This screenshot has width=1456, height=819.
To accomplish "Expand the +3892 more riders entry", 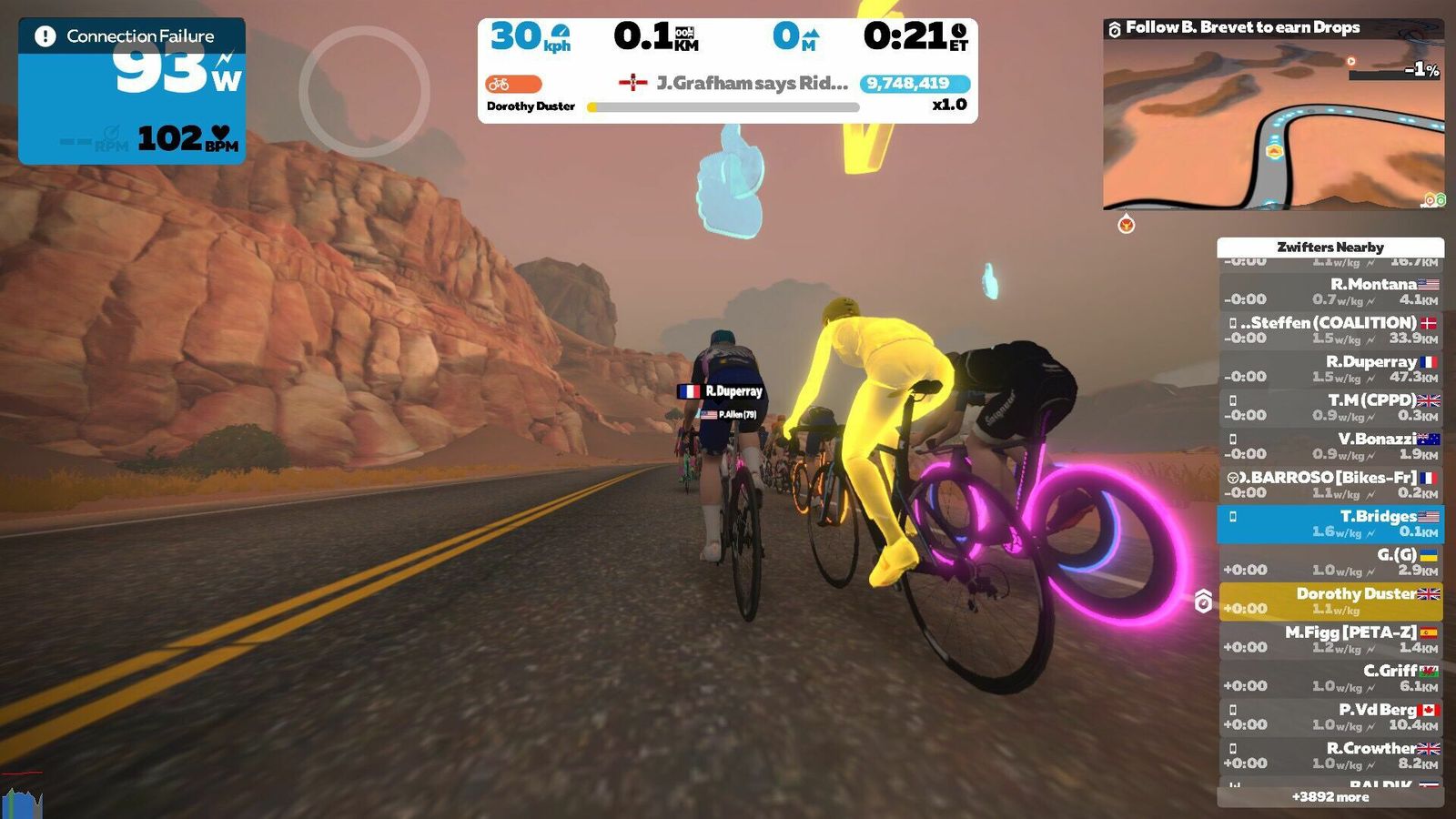I will click(1330, 797).
